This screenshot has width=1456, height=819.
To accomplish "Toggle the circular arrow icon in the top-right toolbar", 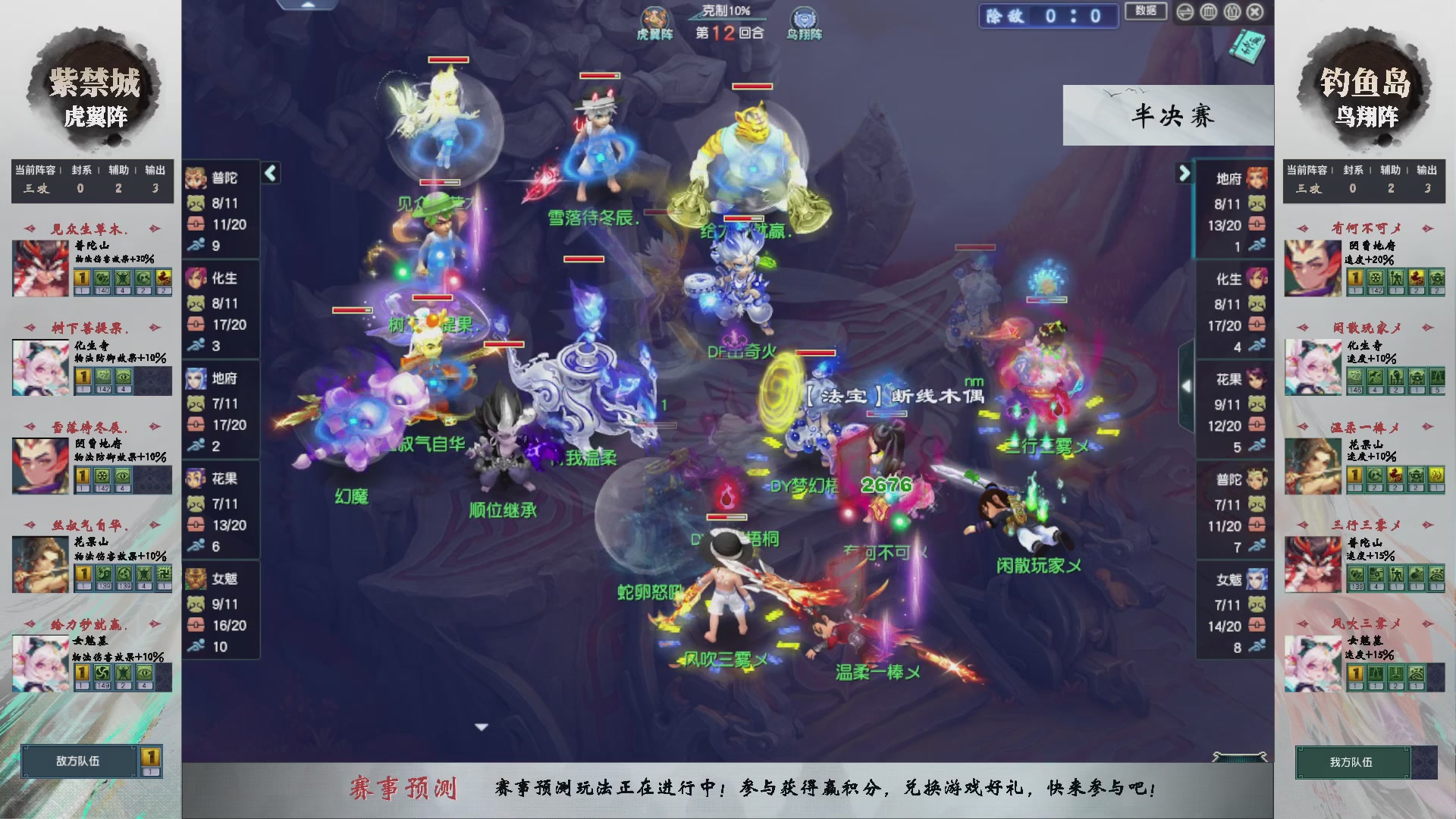I will [x=1185, y=11].
